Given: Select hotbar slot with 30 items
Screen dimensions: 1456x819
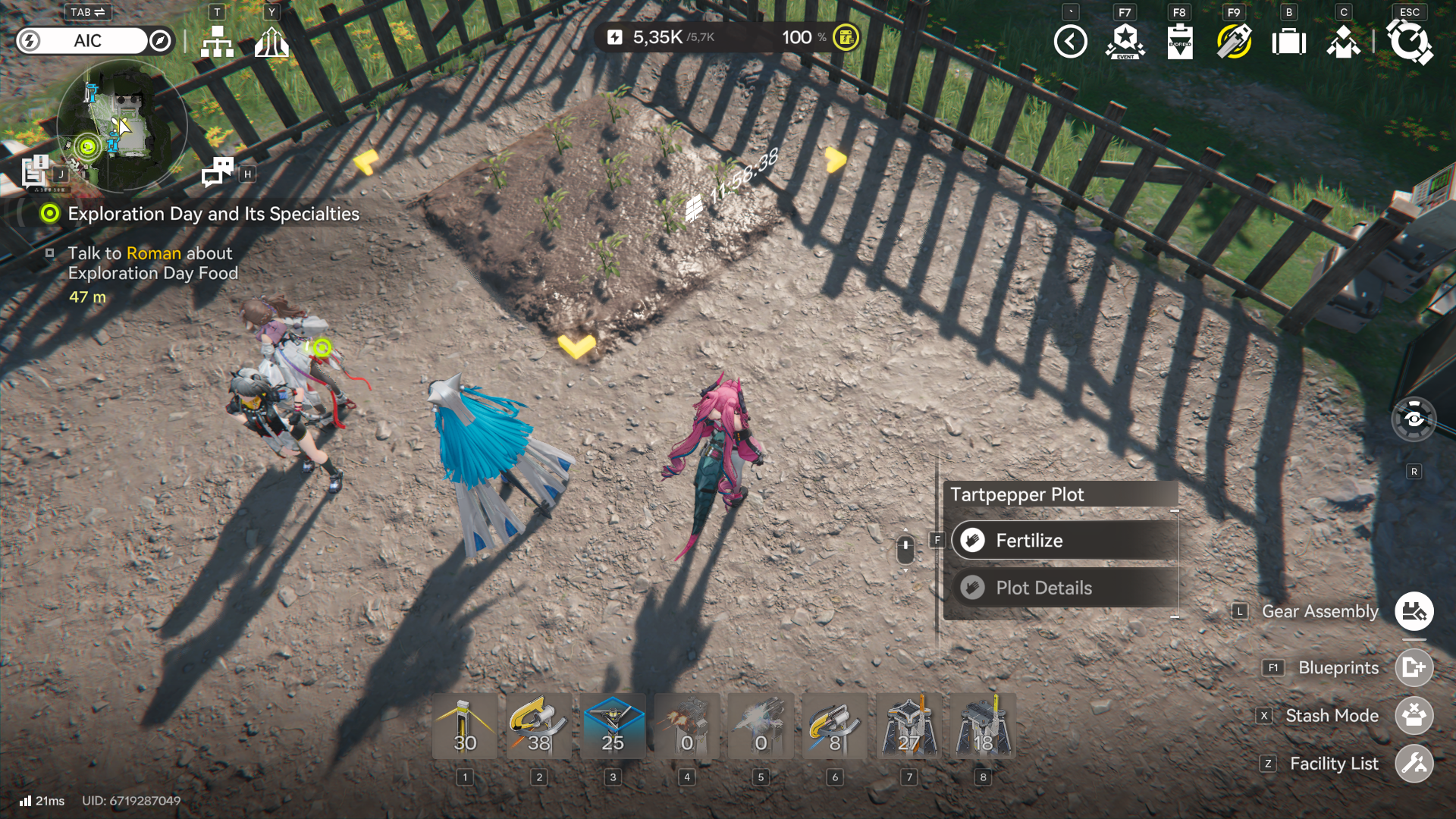Looking at the screenshot, I should (x=465, y=726).
